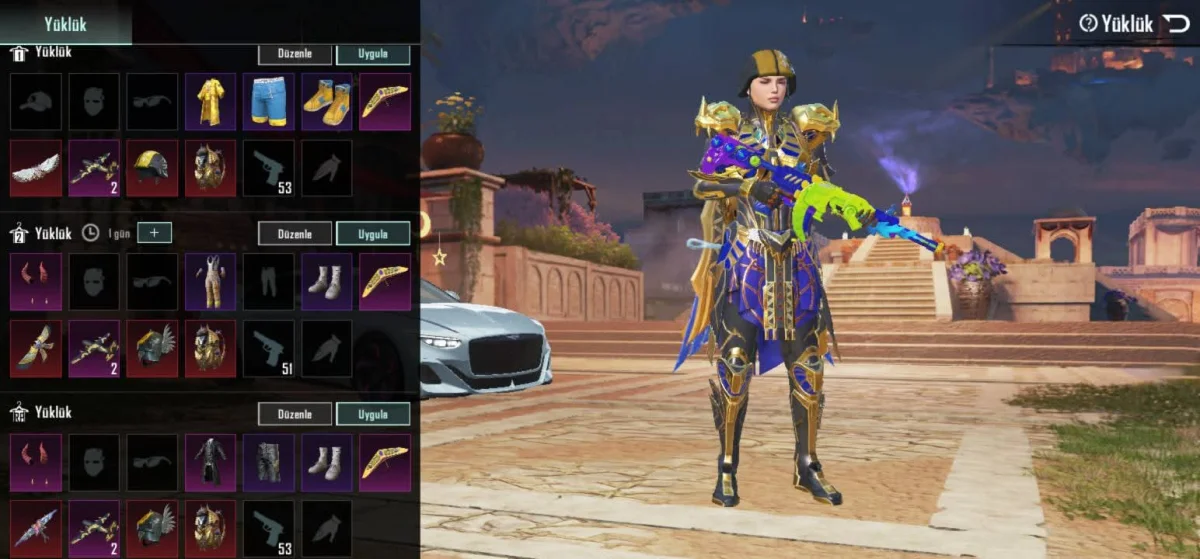
Task: Select the dark armored pants slot
Action: 268,462
